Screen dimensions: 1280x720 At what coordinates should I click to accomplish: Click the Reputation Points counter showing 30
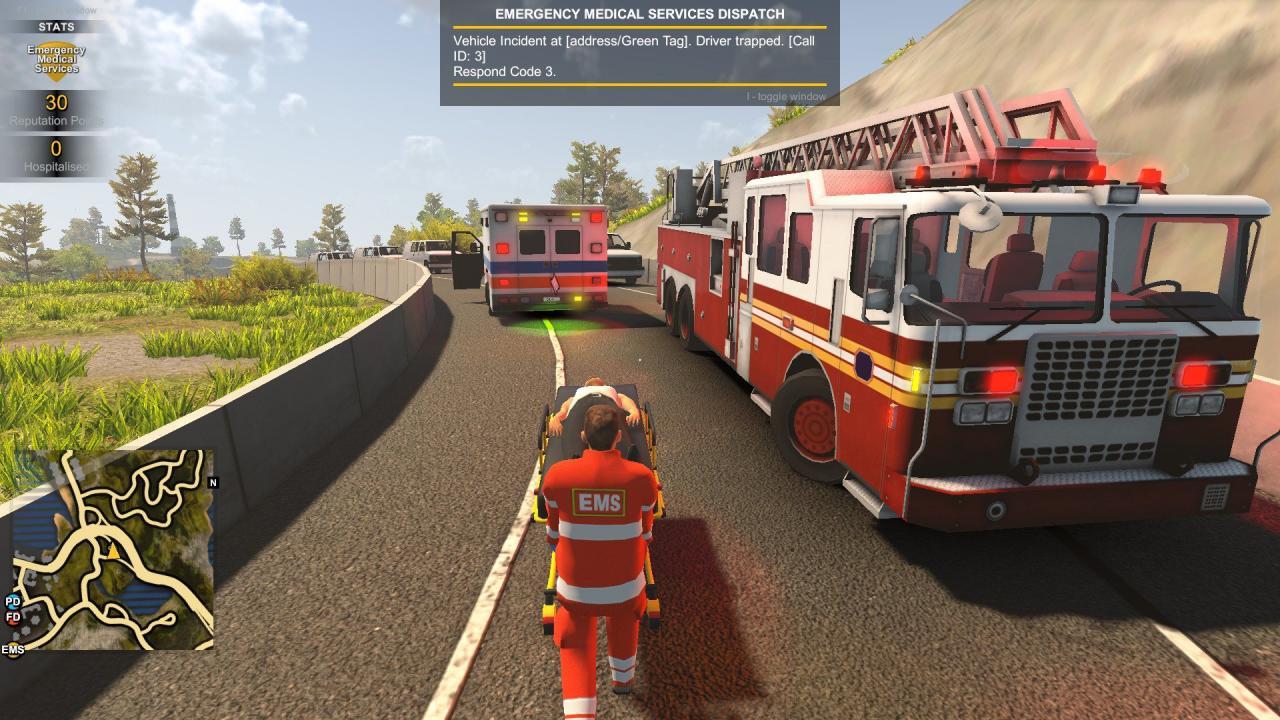coord(56,105)
